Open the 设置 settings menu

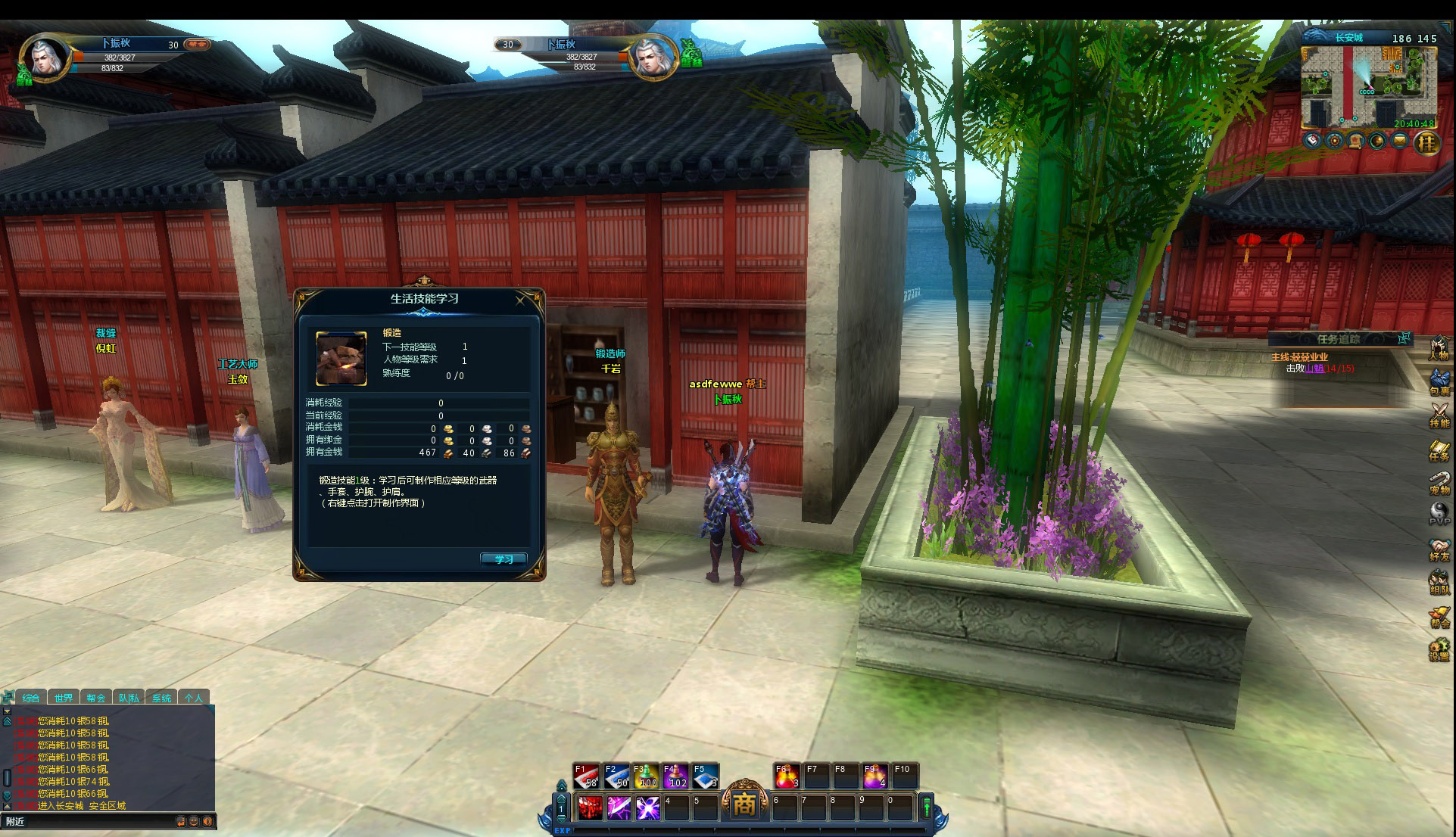tap(1439, 650)
